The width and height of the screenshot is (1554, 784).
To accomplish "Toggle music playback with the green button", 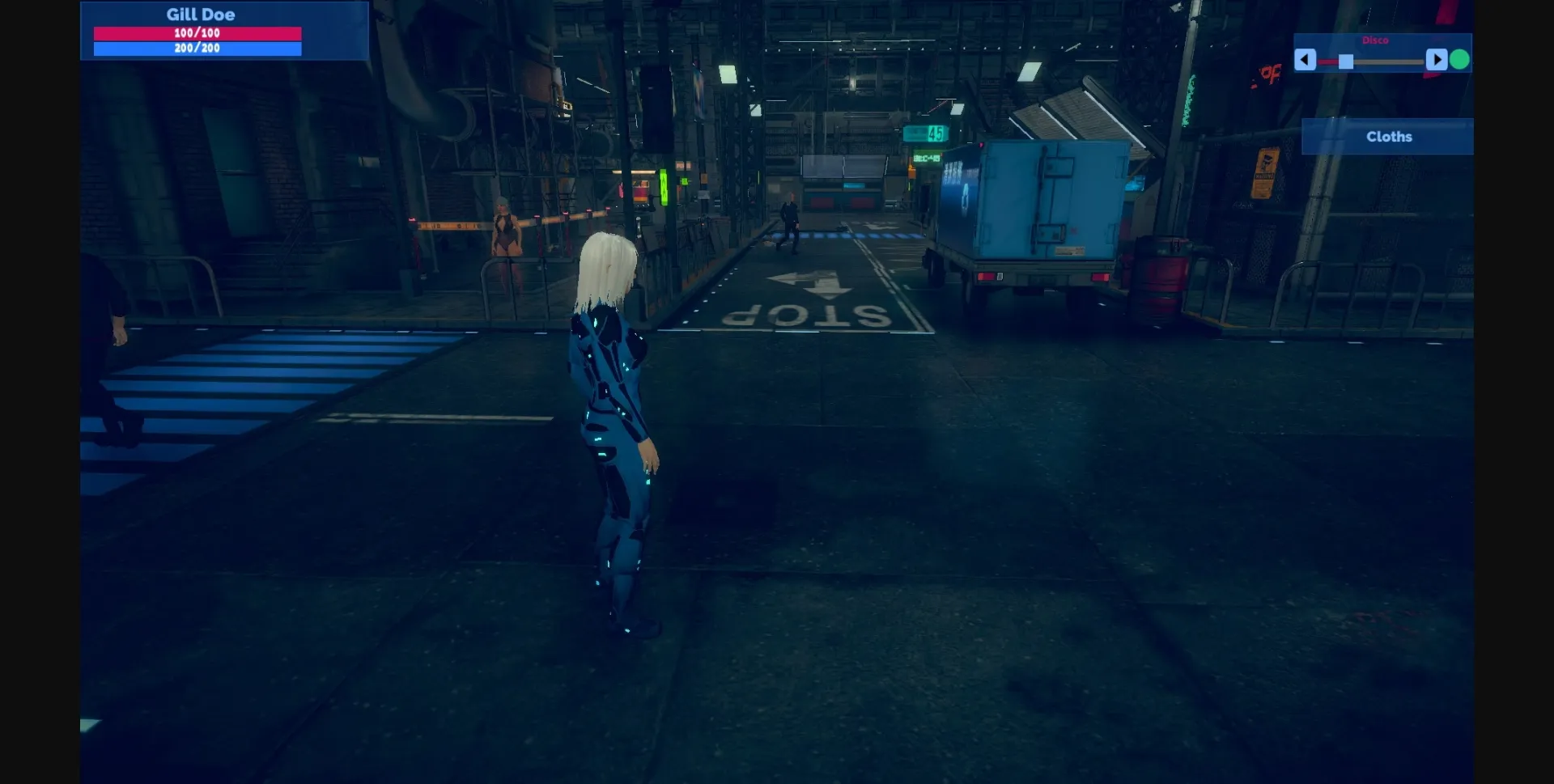I will pos(1458,58).
